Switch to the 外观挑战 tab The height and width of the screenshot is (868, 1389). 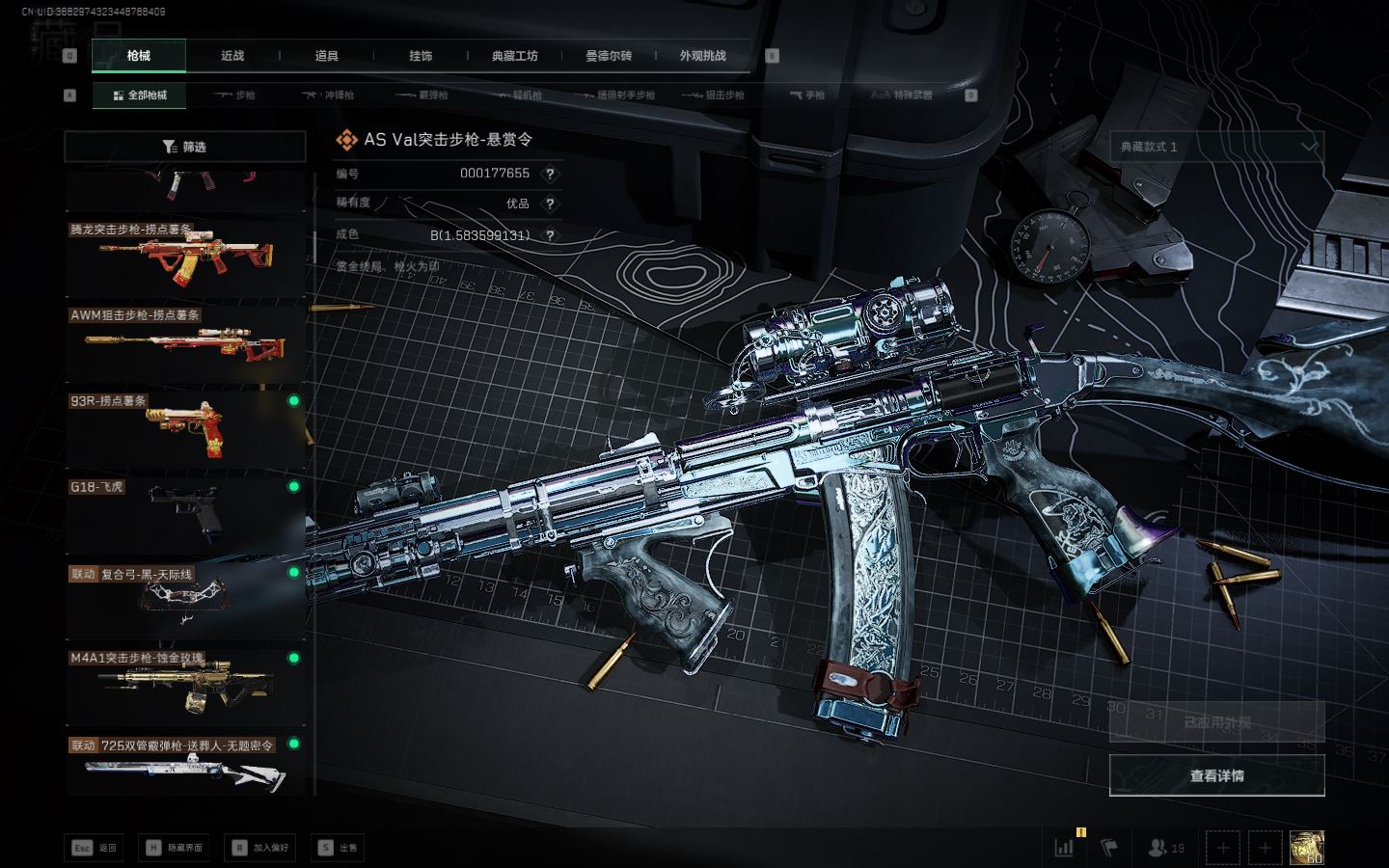click(x=702, y=56)
